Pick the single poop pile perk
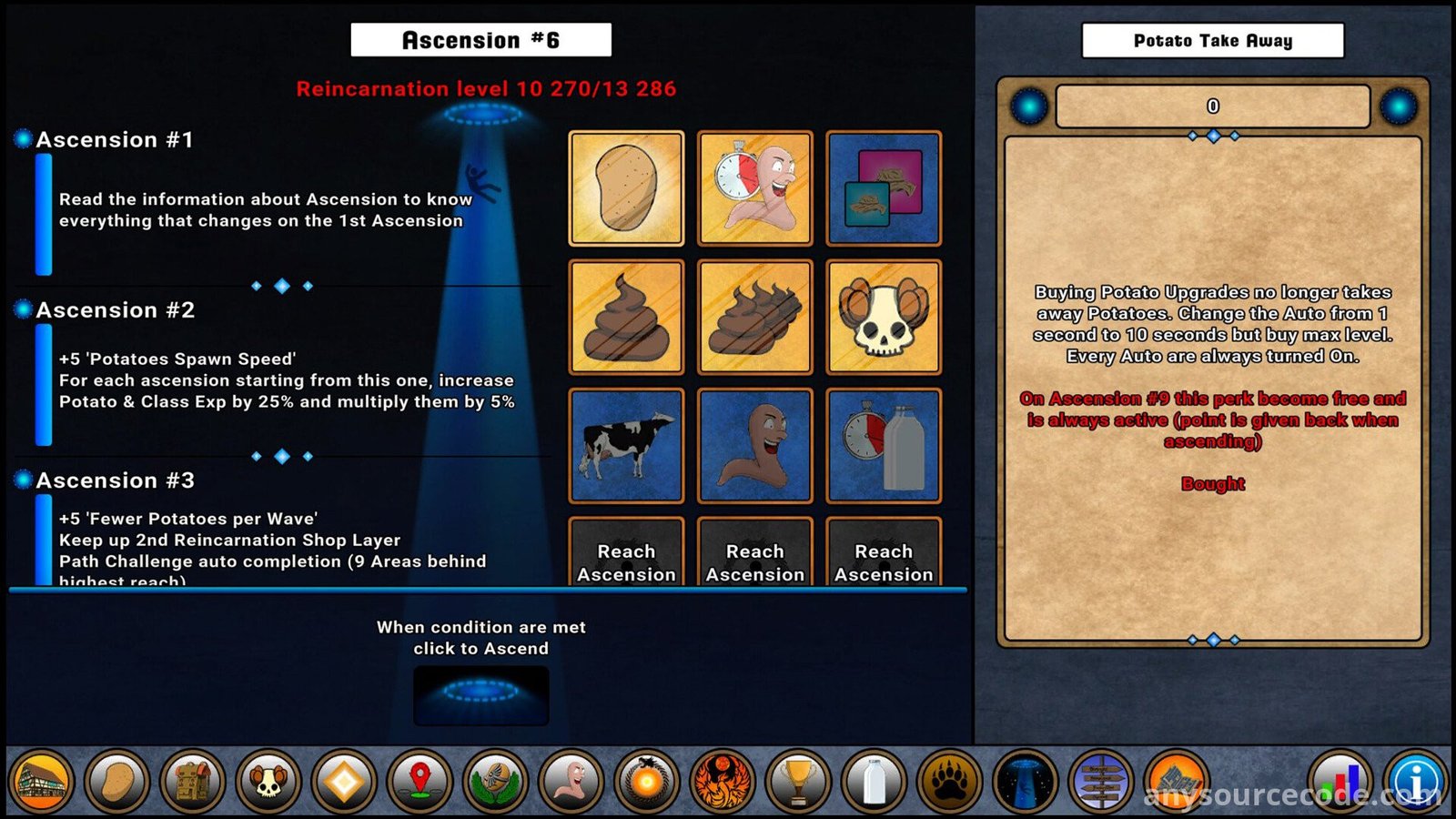1456x819 pixels. point(626,317)
